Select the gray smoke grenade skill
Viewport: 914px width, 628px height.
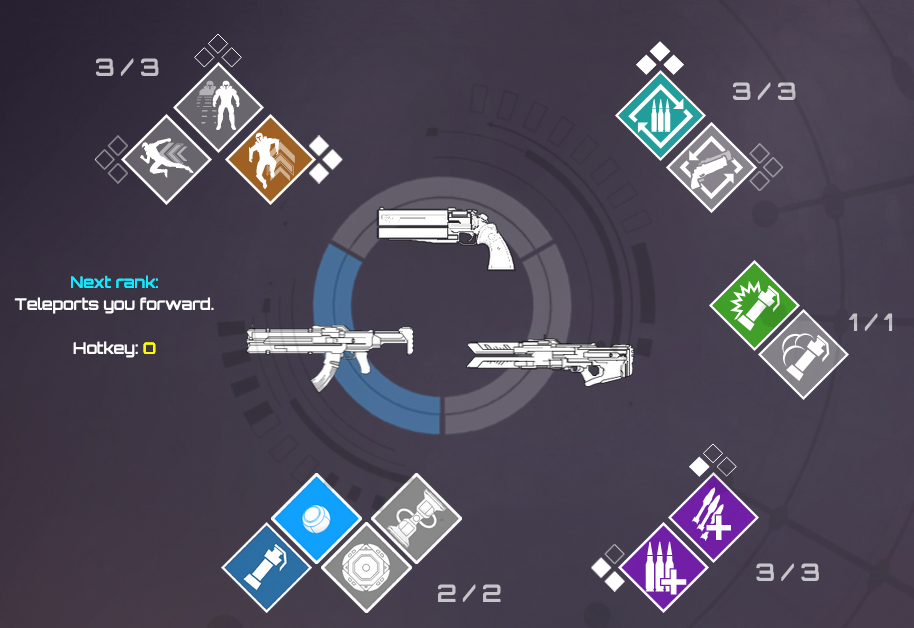pyautogui.click(x=803, y=353)
